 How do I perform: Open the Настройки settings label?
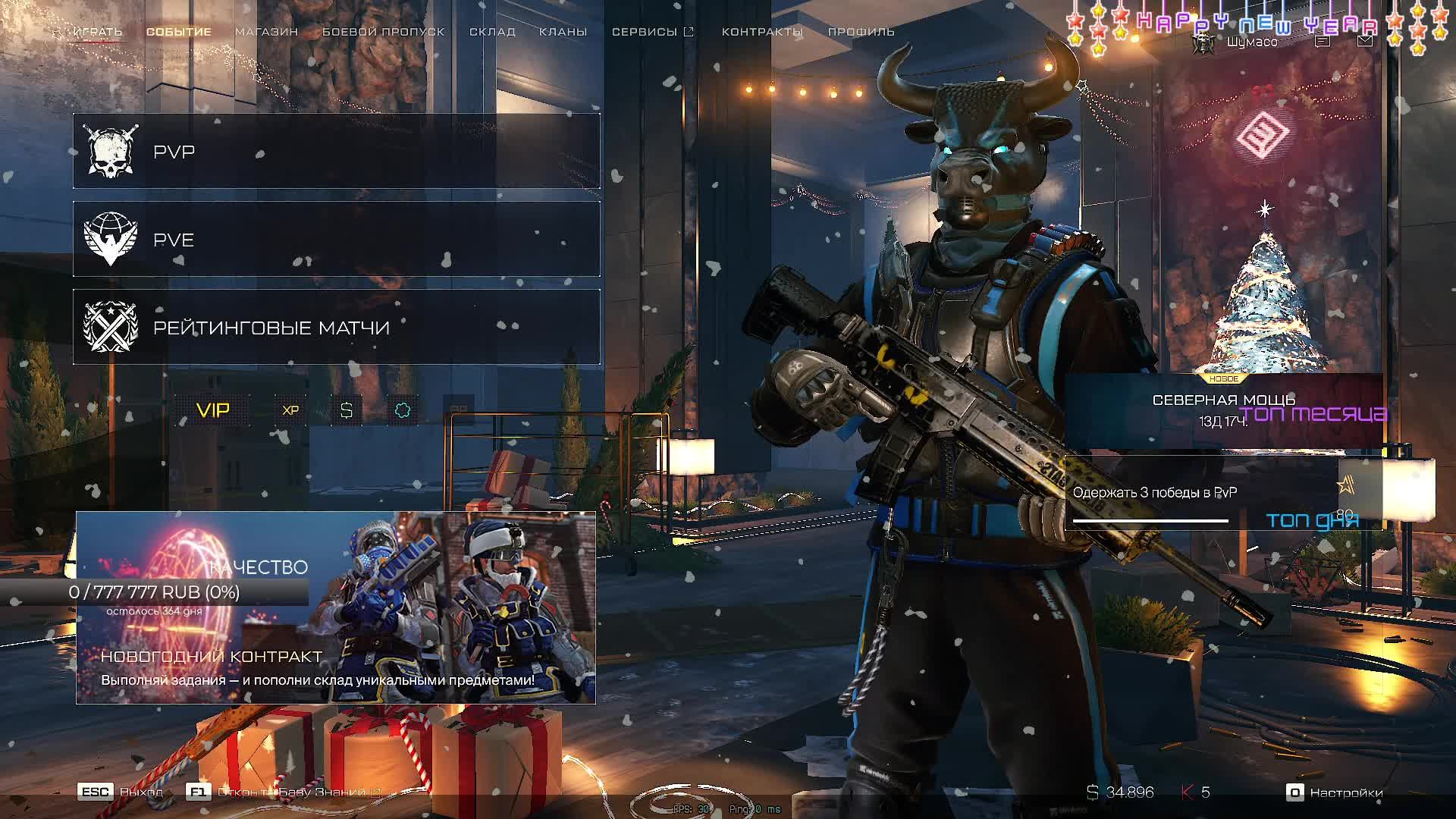[1346, 792]
